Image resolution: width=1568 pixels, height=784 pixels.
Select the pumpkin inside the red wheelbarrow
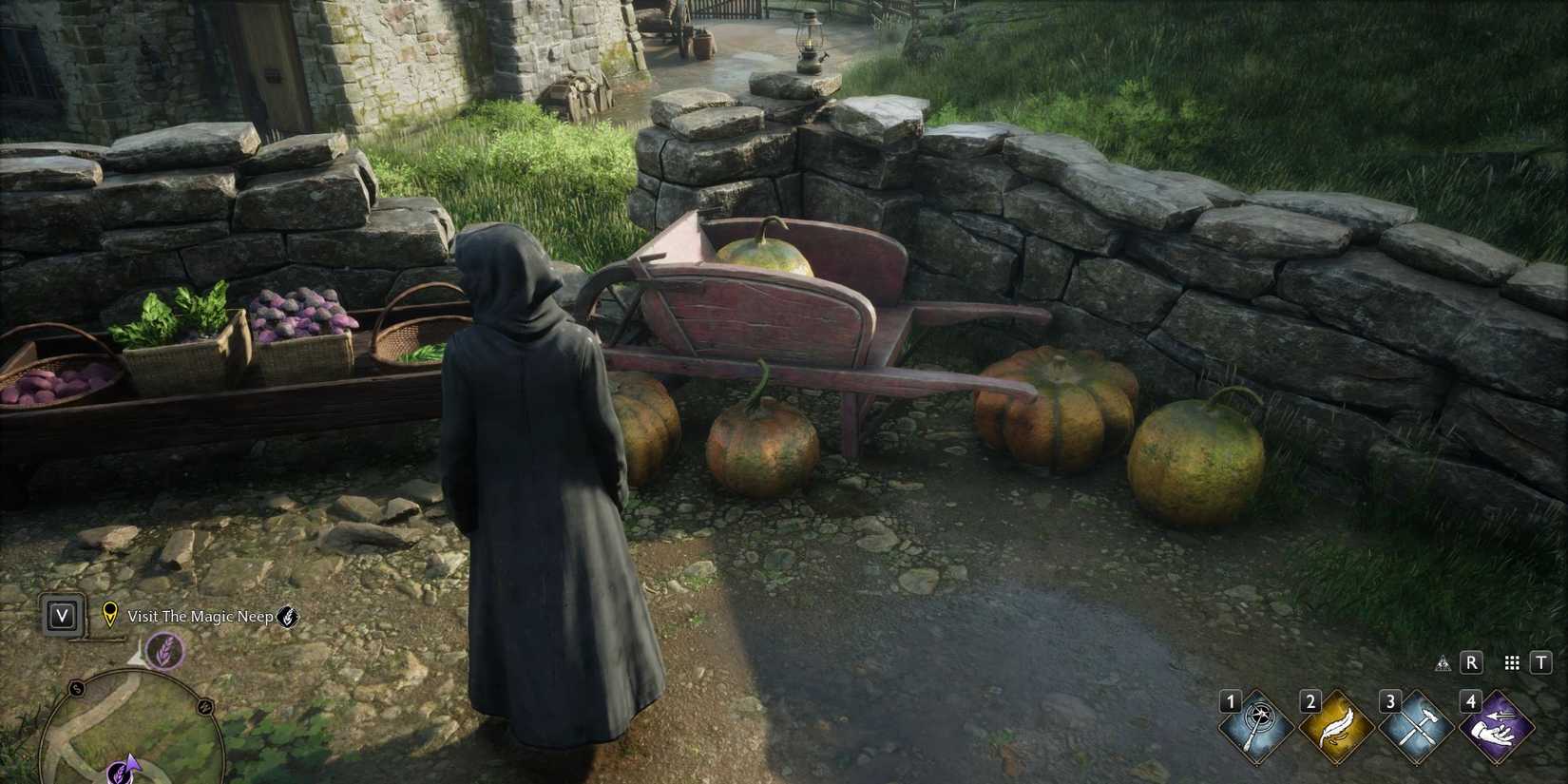pos(768,255)
